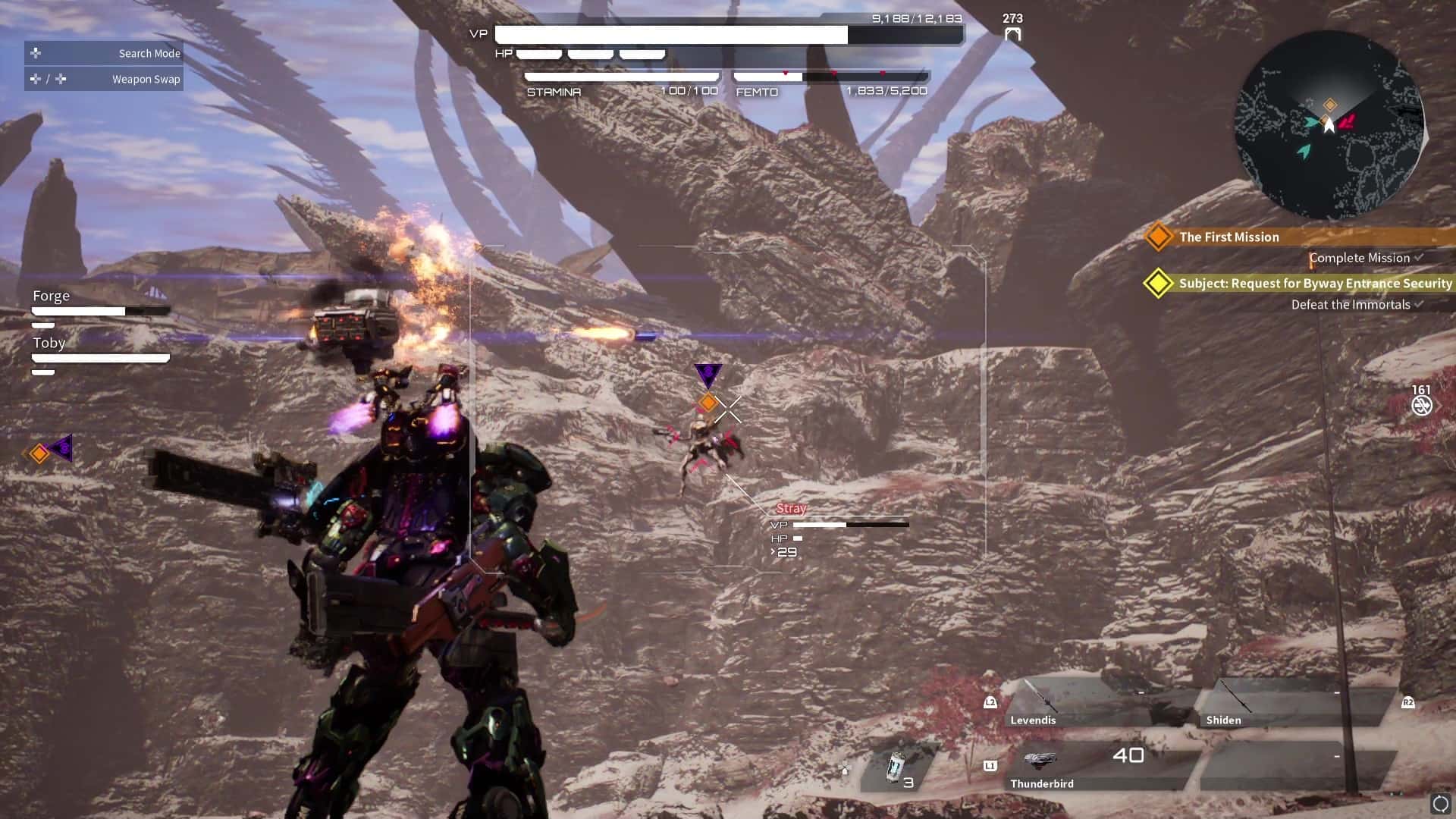This screenshot has width=1456, height=819.
Task: Expand the L2 weapon slot panel
Action: [x=990, y=702]
